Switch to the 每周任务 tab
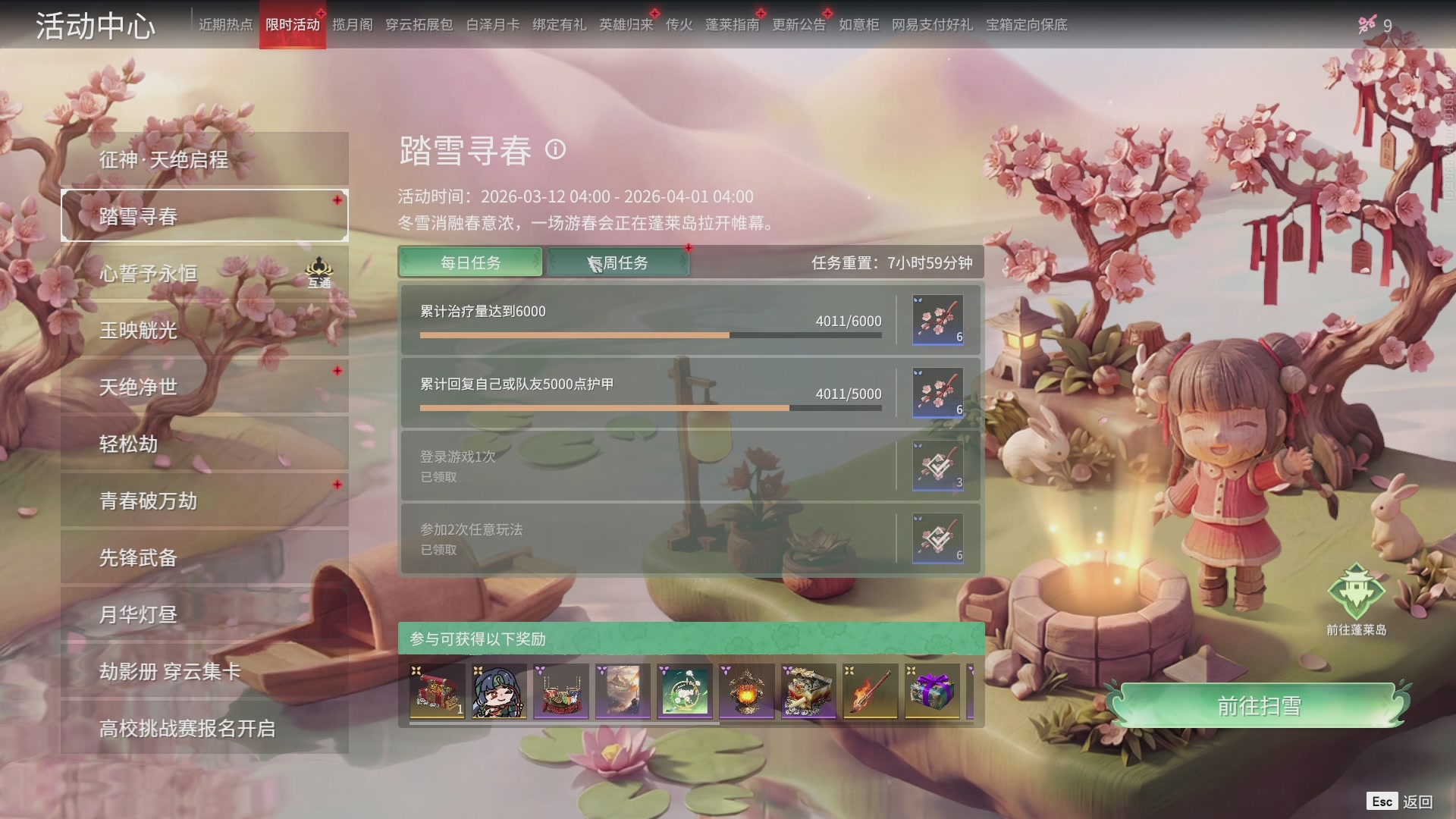Viewport: 1456px width, 819px height. click(617, 262)
